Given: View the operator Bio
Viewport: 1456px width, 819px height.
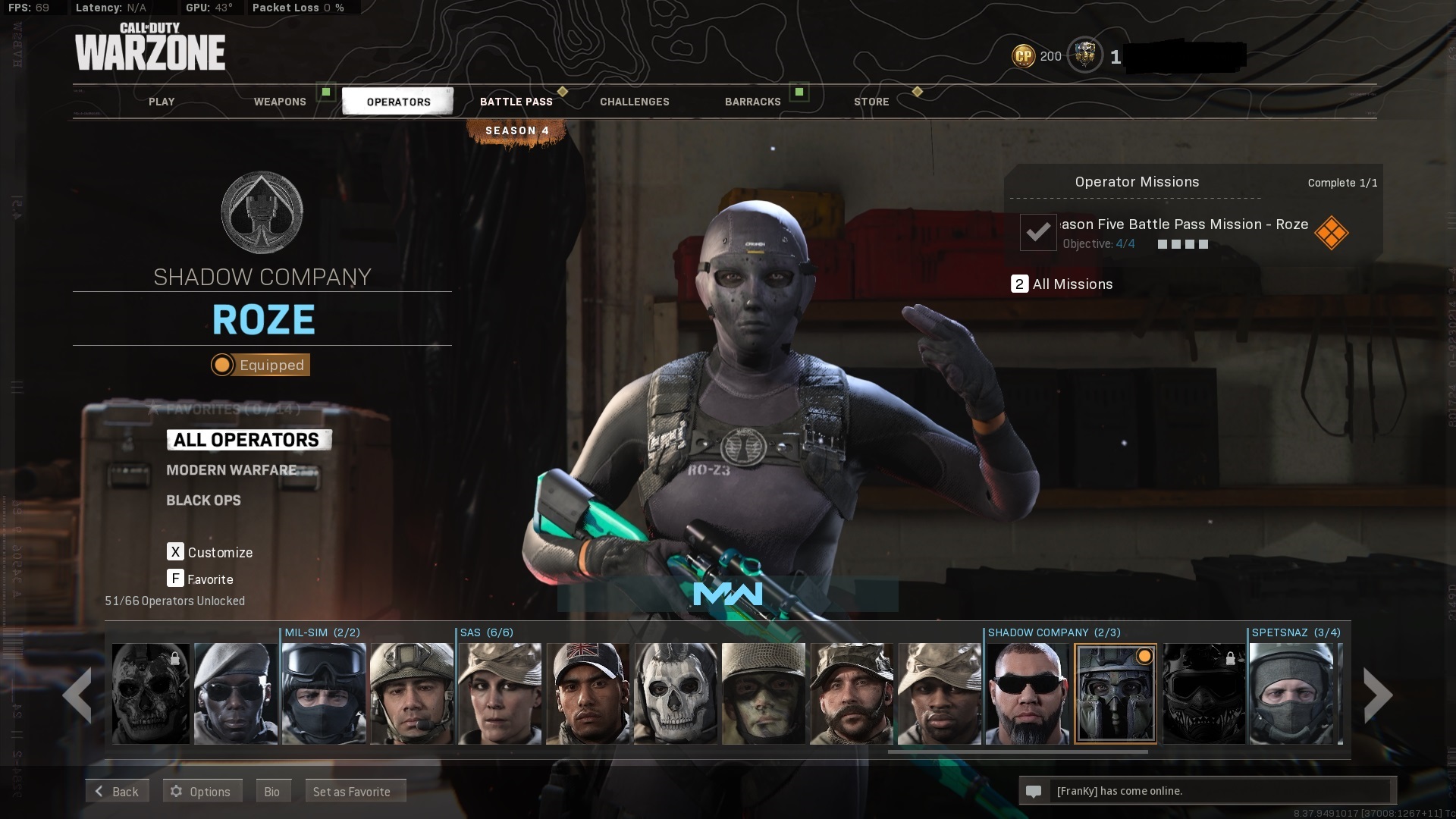Looking at the screenshot, I should [272, 791].
